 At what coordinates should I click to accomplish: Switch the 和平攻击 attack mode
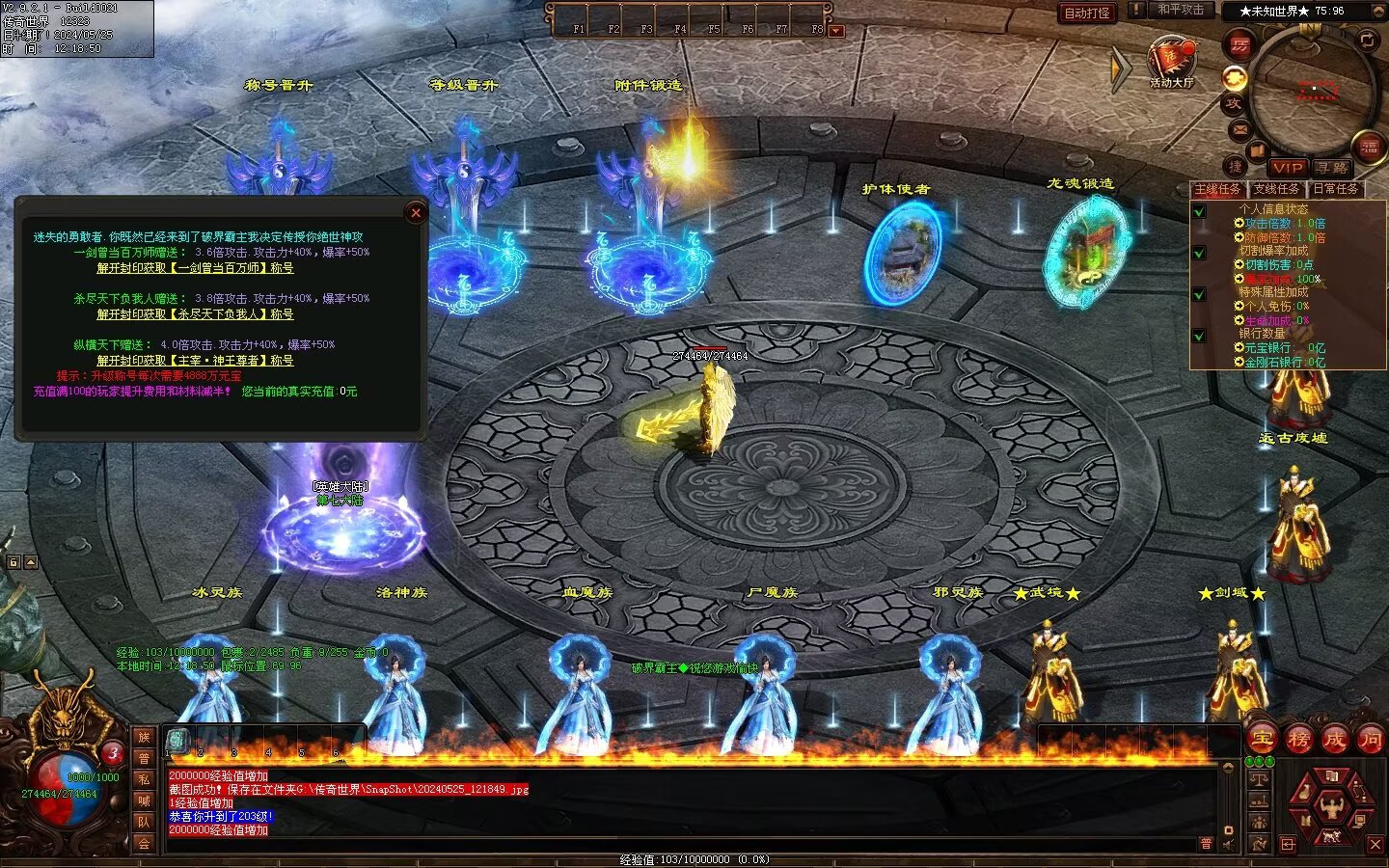point(1181,10)
